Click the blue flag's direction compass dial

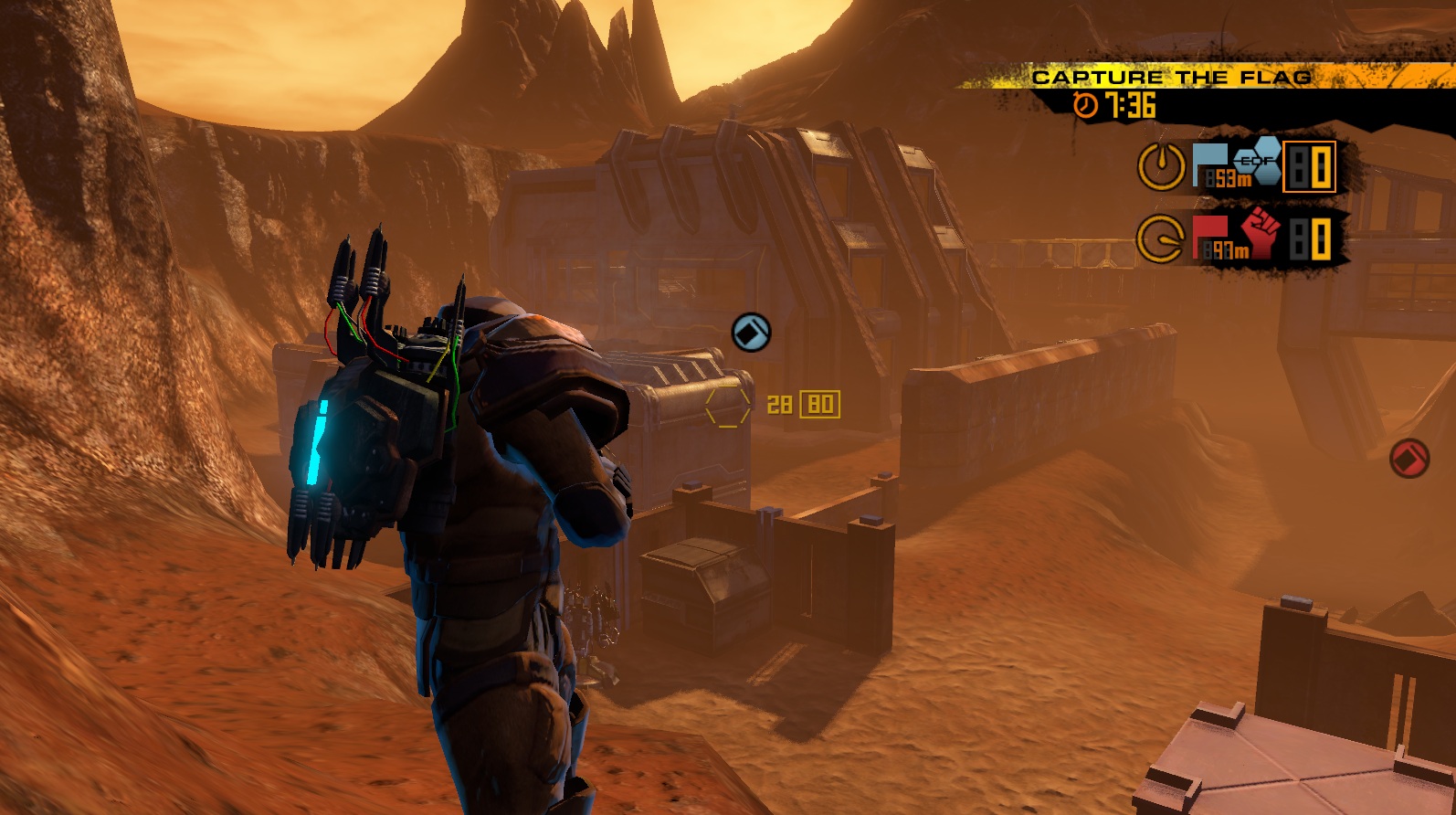[x=1161, y=165]
